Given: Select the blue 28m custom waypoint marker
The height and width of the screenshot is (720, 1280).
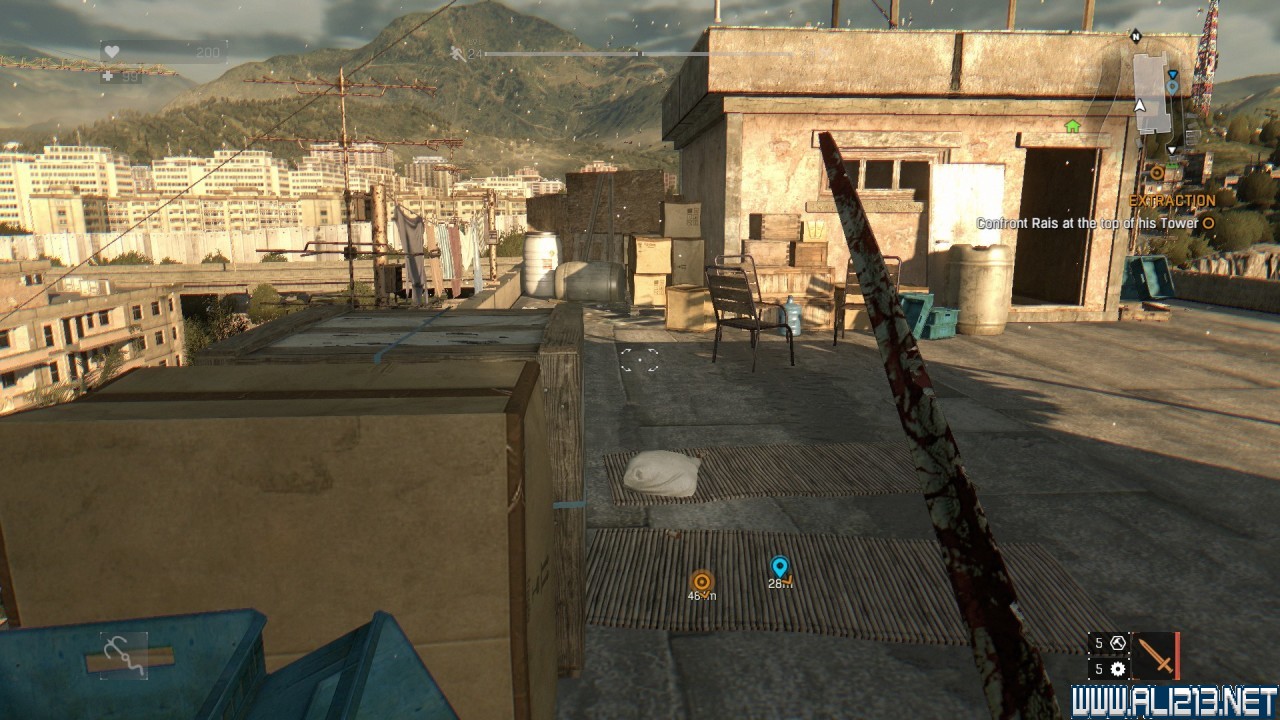Looking at the screenshot, I should click(780, 568).
